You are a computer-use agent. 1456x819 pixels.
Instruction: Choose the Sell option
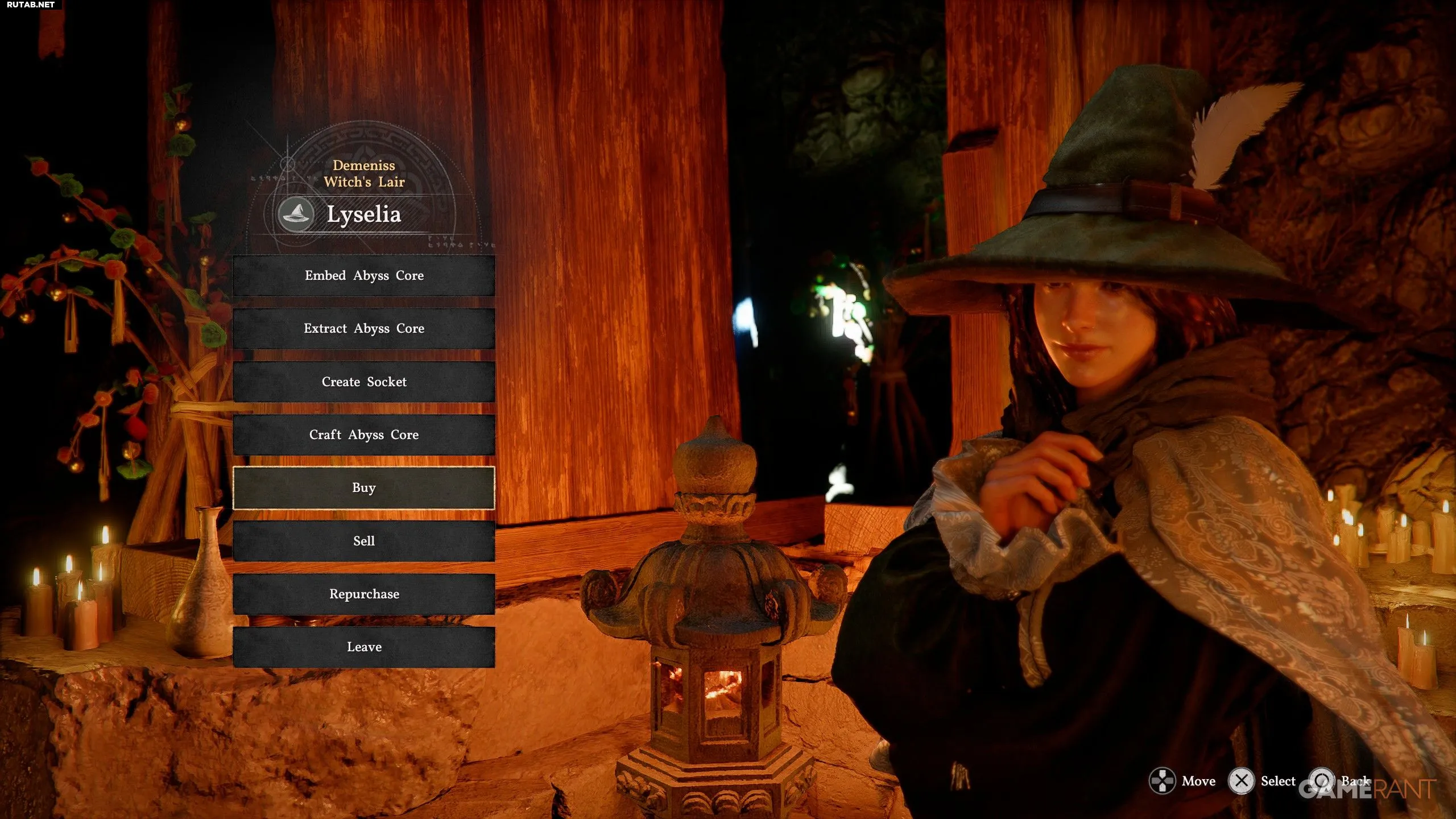click(364, 541)
